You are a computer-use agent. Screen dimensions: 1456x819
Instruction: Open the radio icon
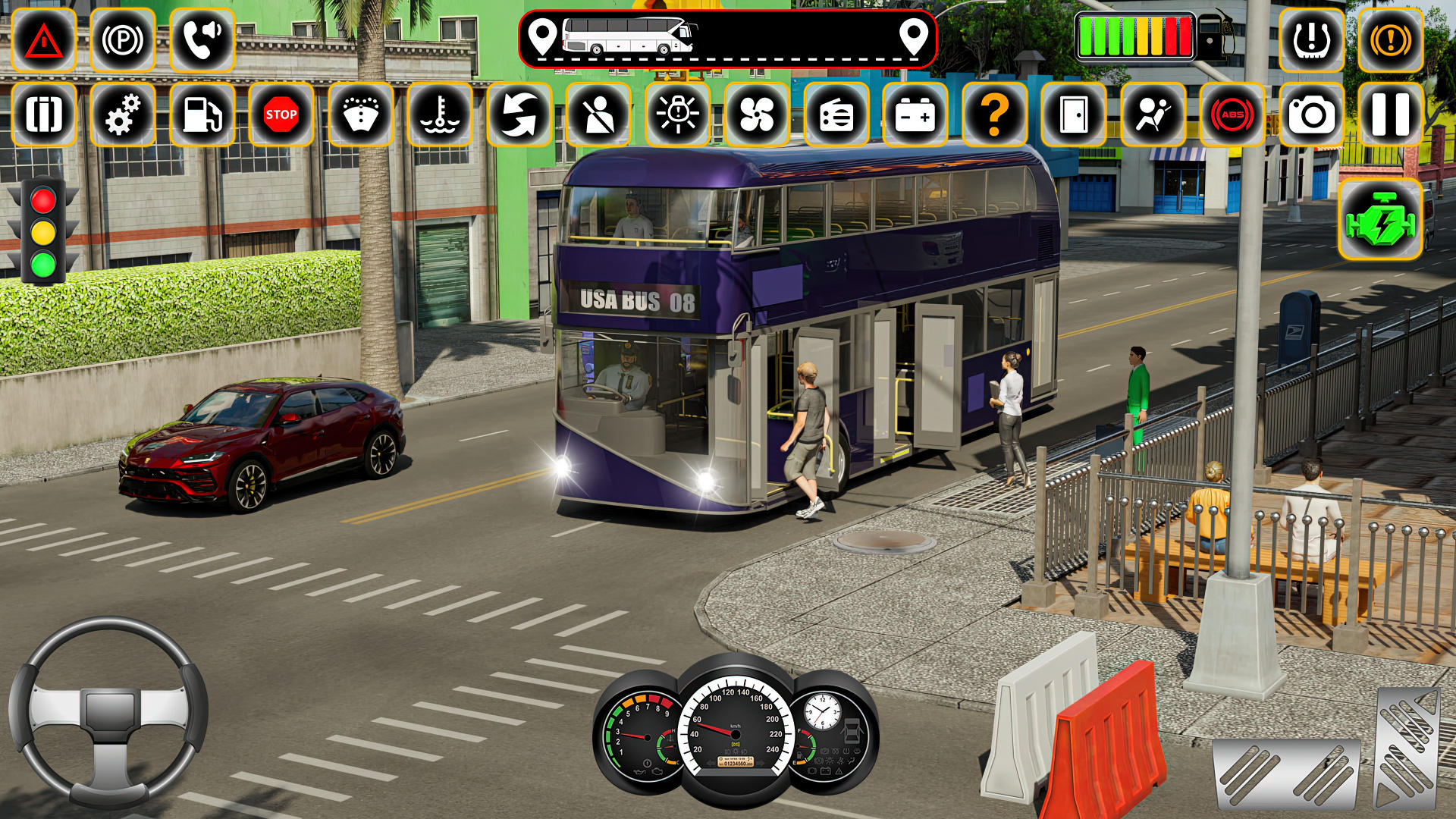(836, 116)
